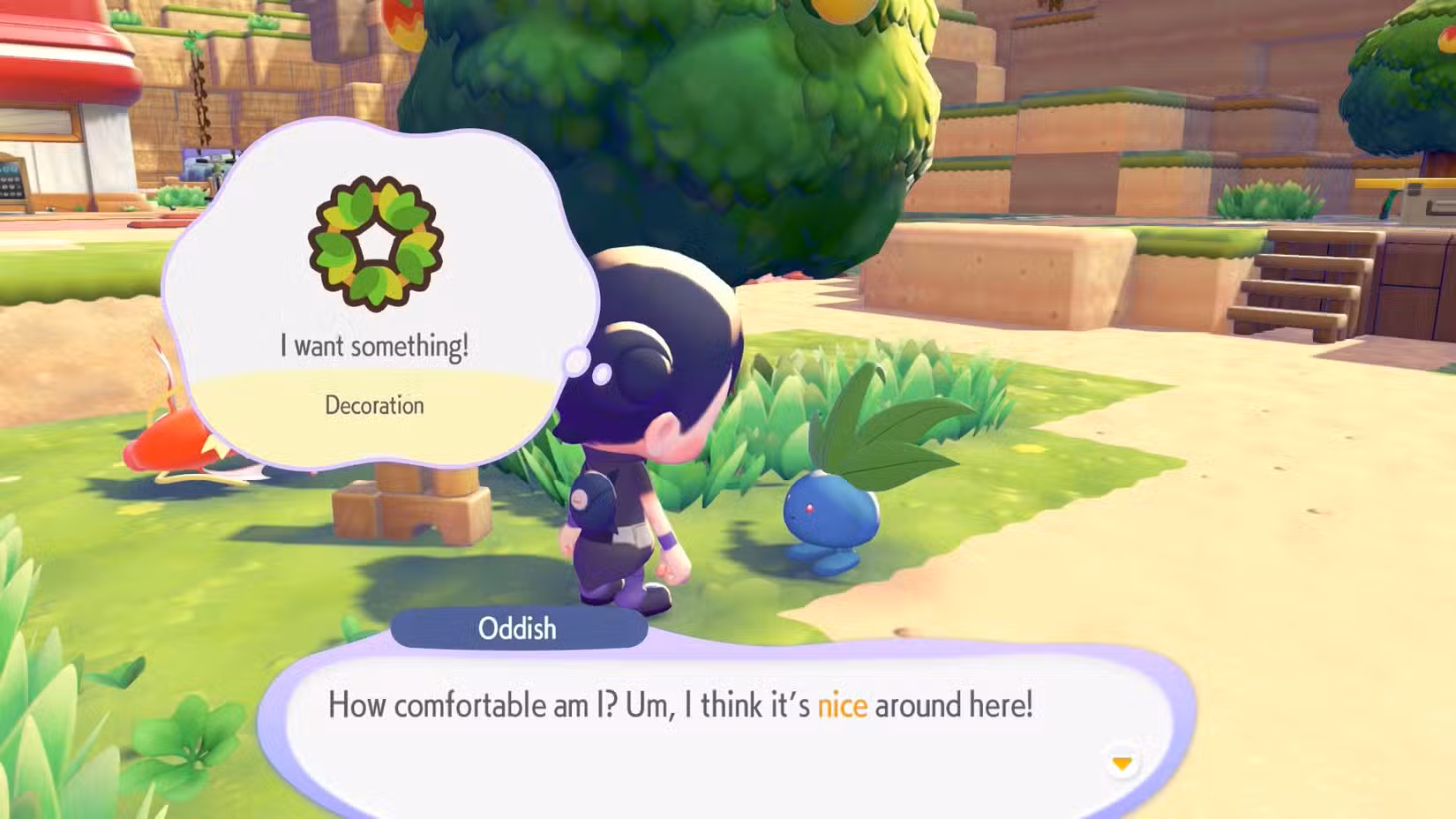Select the Oddish name tab

coord(518,628)
